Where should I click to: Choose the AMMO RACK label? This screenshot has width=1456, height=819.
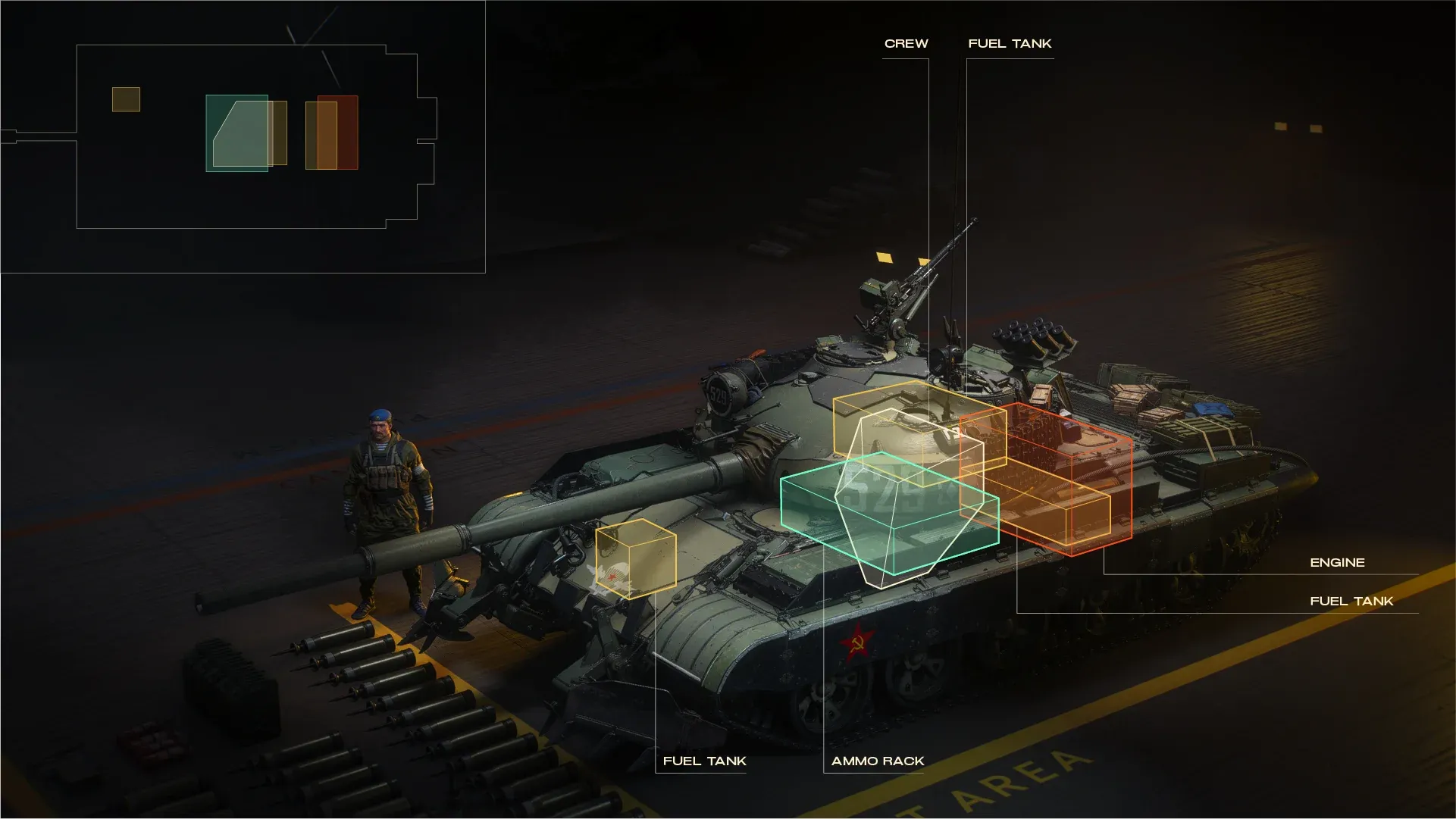point(878,761)
